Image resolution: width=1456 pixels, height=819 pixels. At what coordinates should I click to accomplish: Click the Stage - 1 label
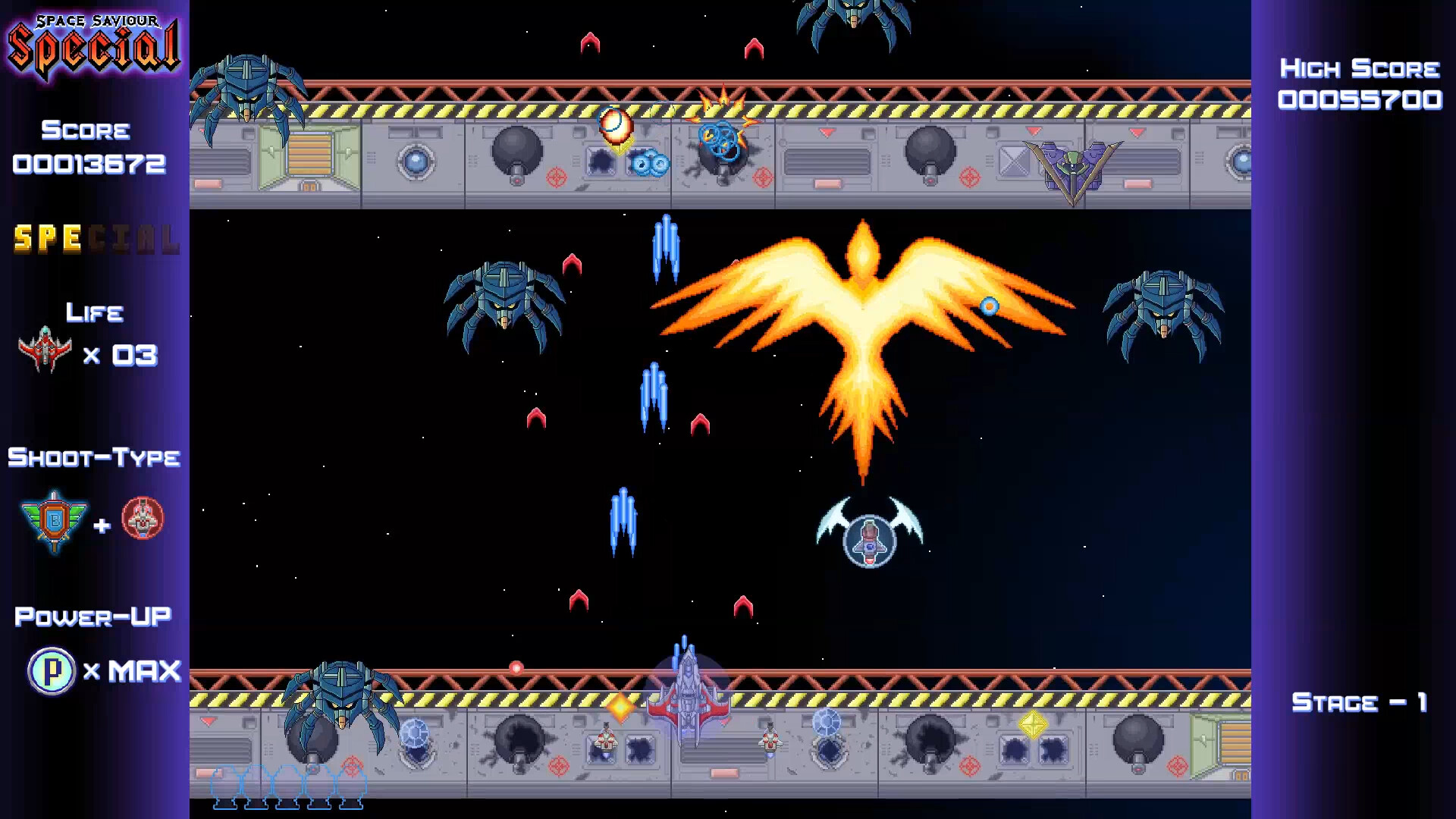[x=1357, y=702]
